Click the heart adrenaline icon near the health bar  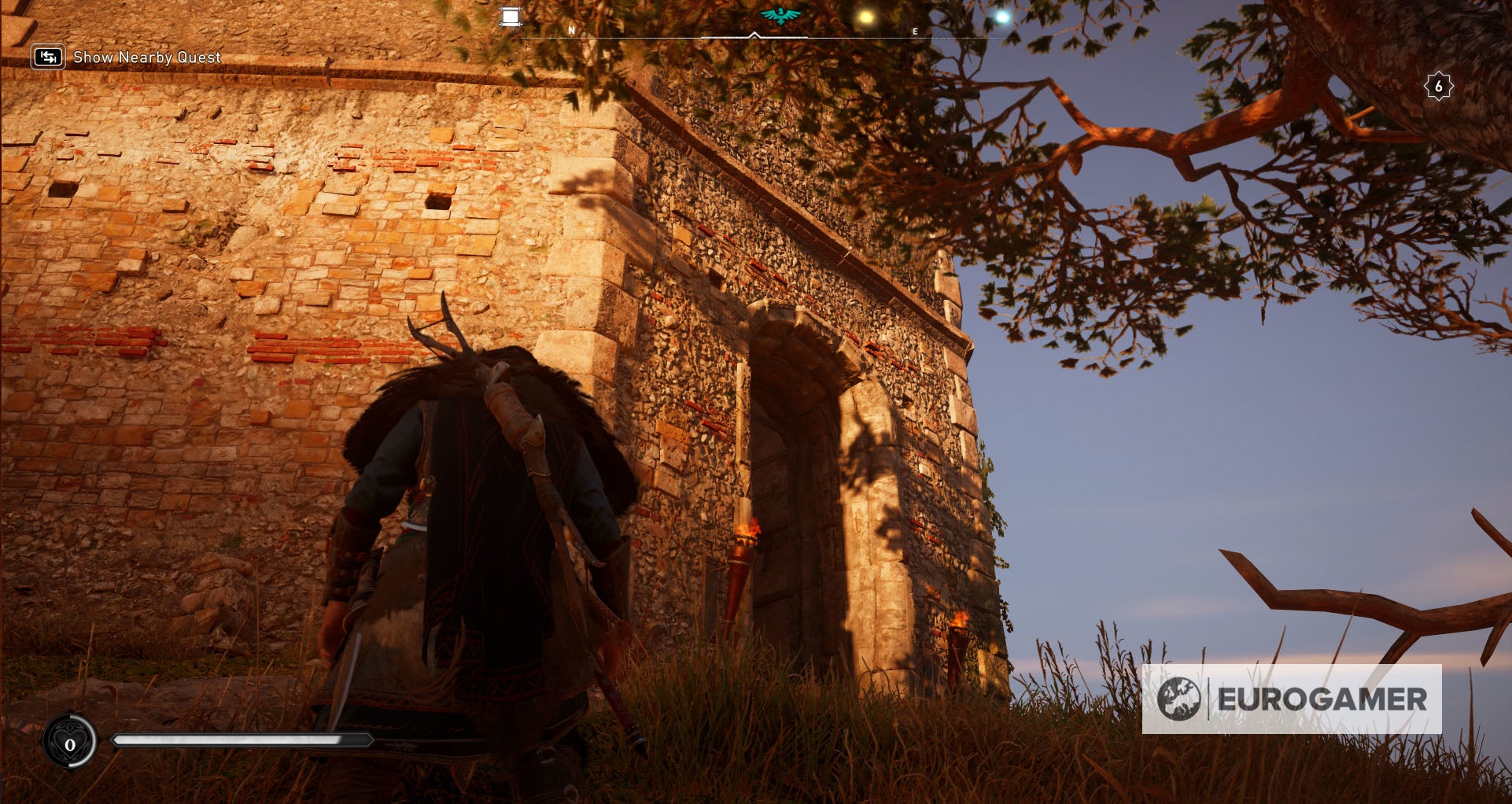click(70, 739)
